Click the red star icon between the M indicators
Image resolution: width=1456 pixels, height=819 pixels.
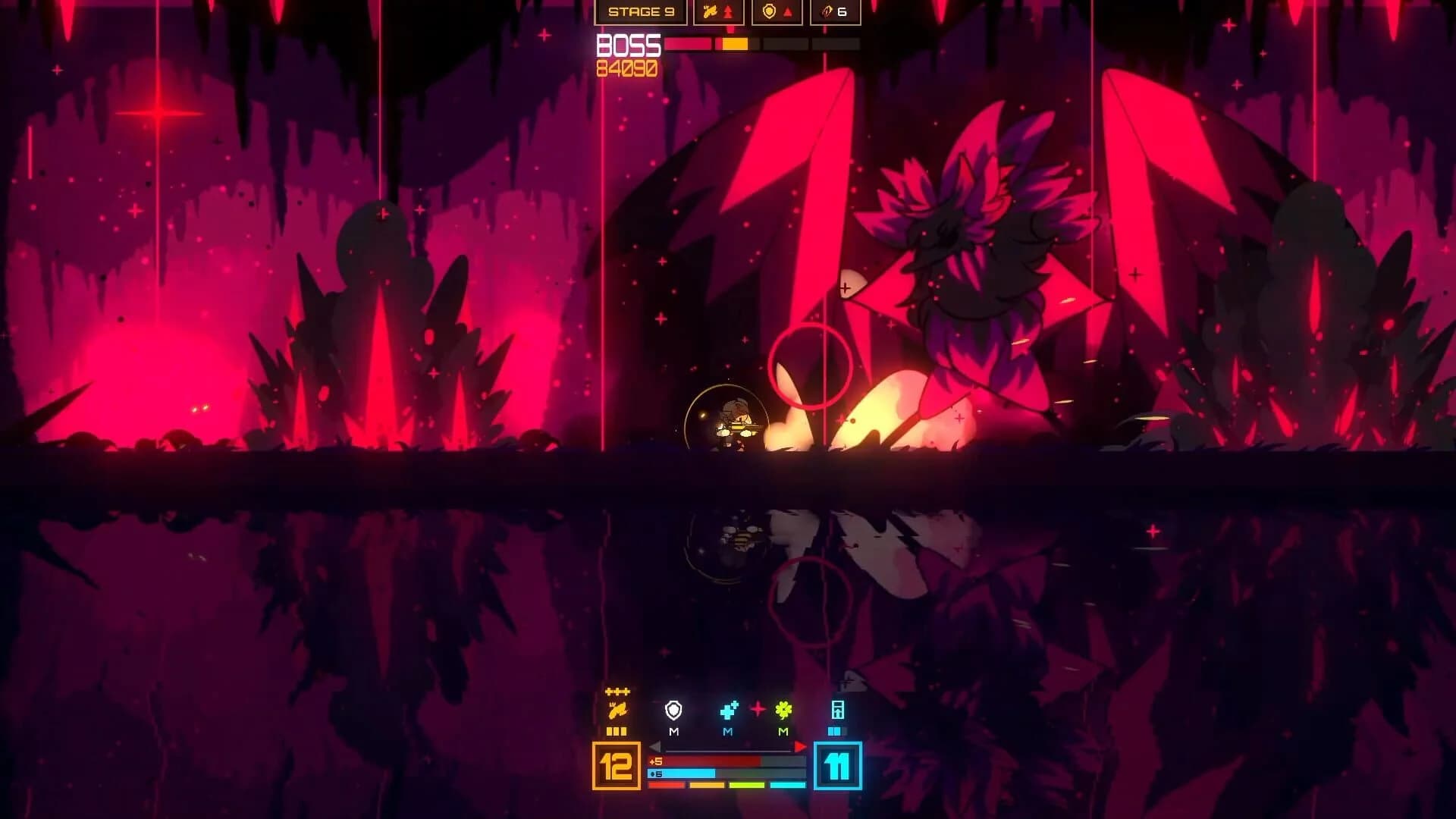click(x=758, y=709)
